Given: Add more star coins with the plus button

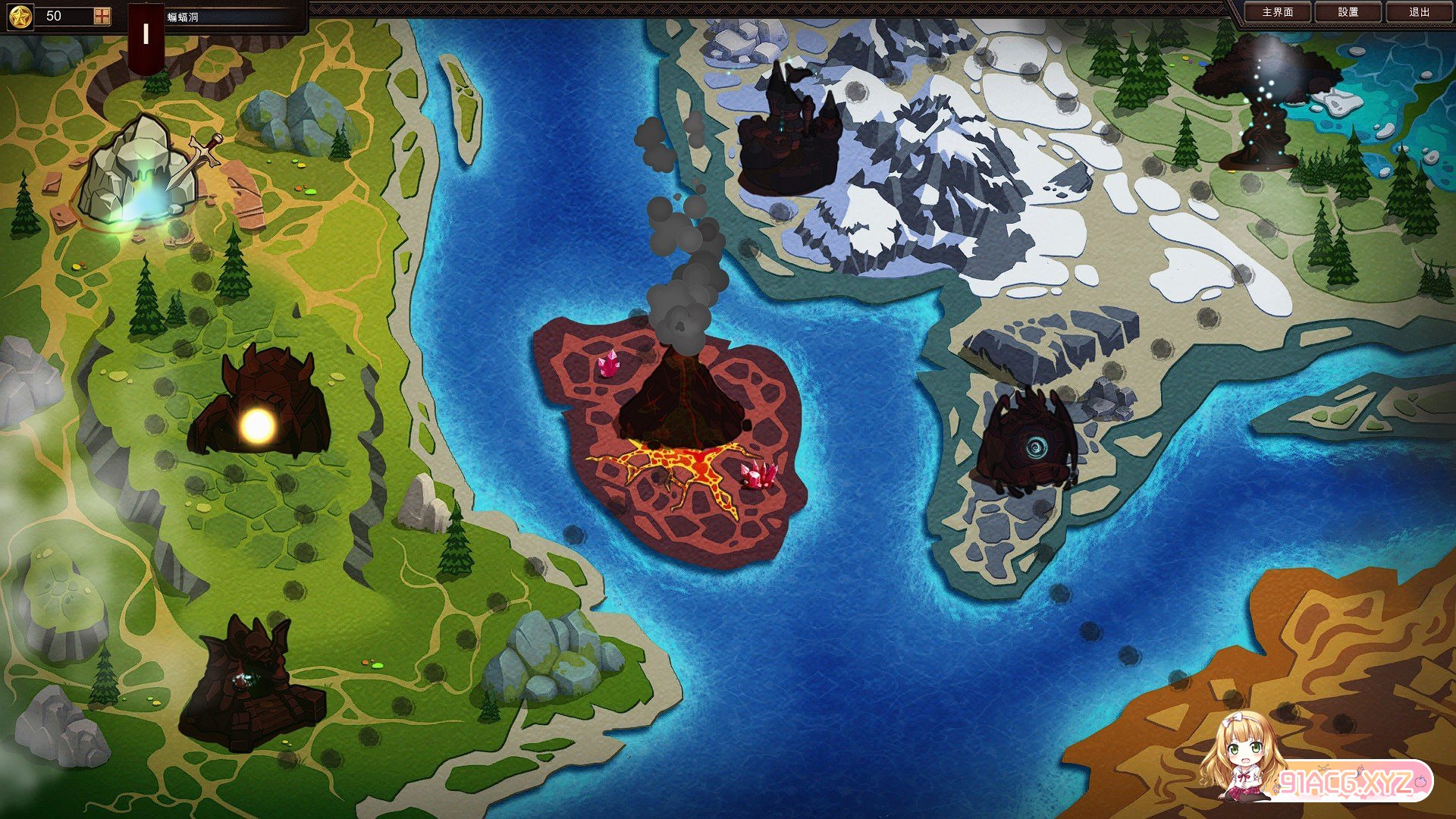Looking at the screenshot, I should 102,16.
